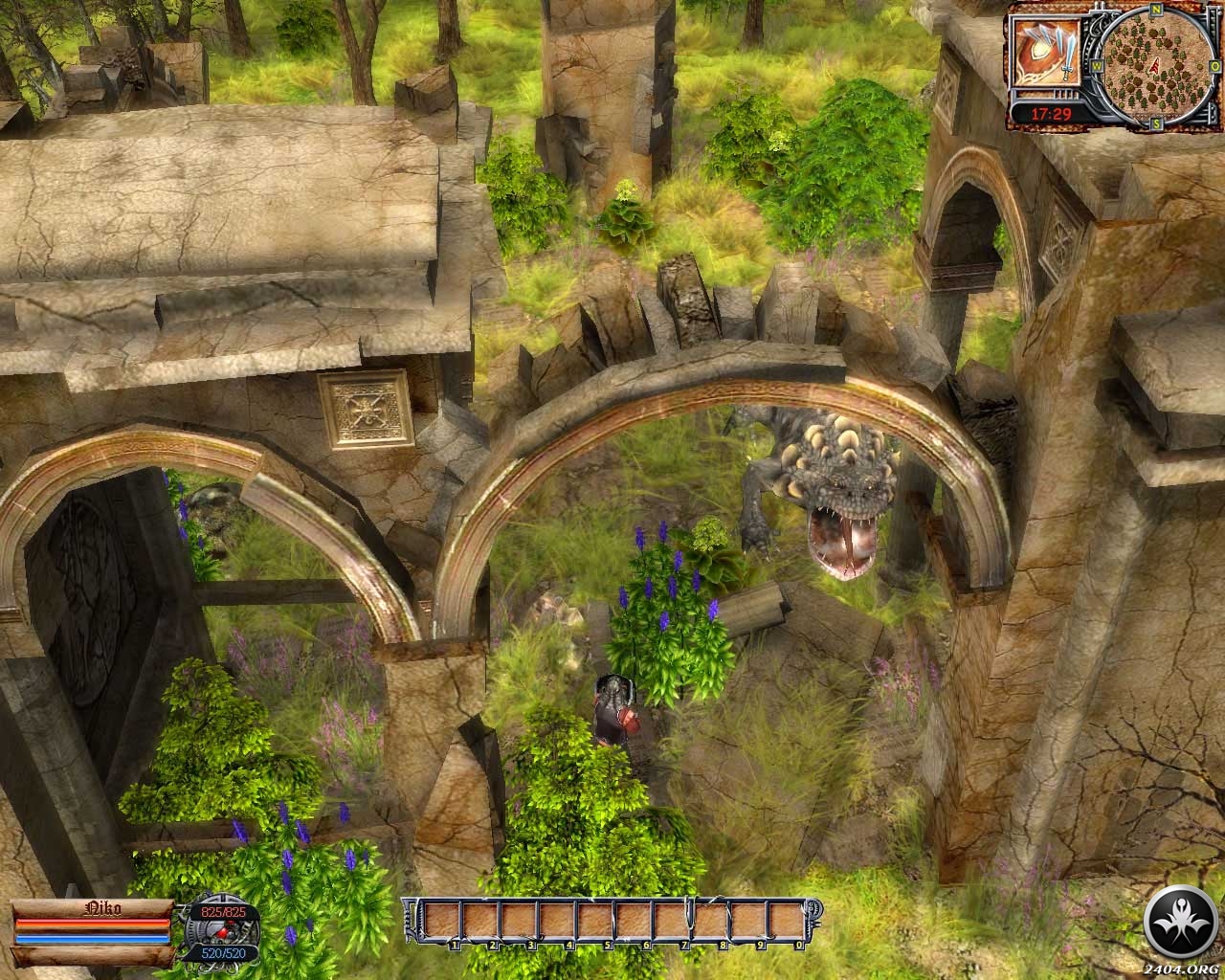Choose the hotbar slot numbered 0

coord(788,924)
